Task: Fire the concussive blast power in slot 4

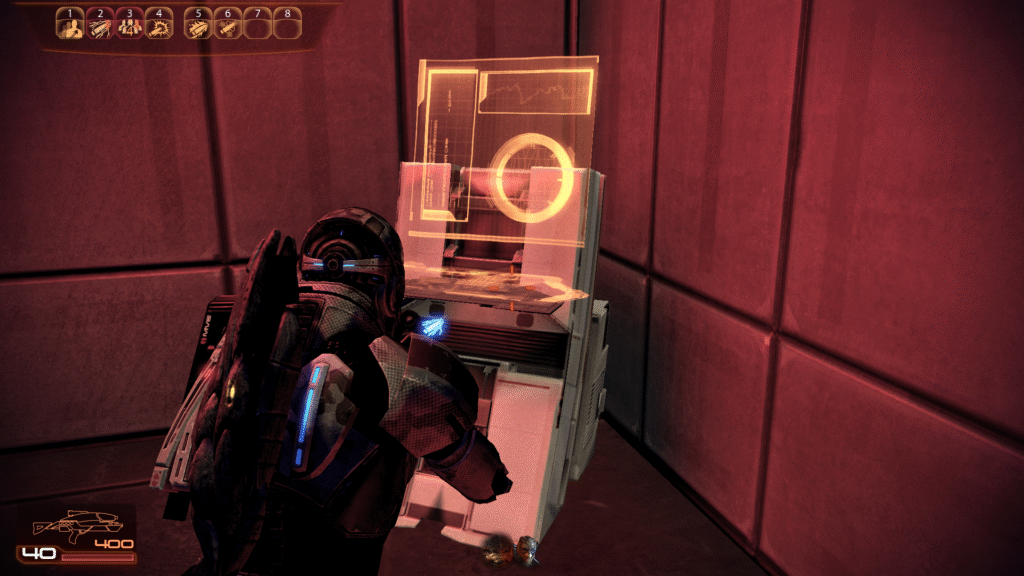Action: (x=159, y=26)
